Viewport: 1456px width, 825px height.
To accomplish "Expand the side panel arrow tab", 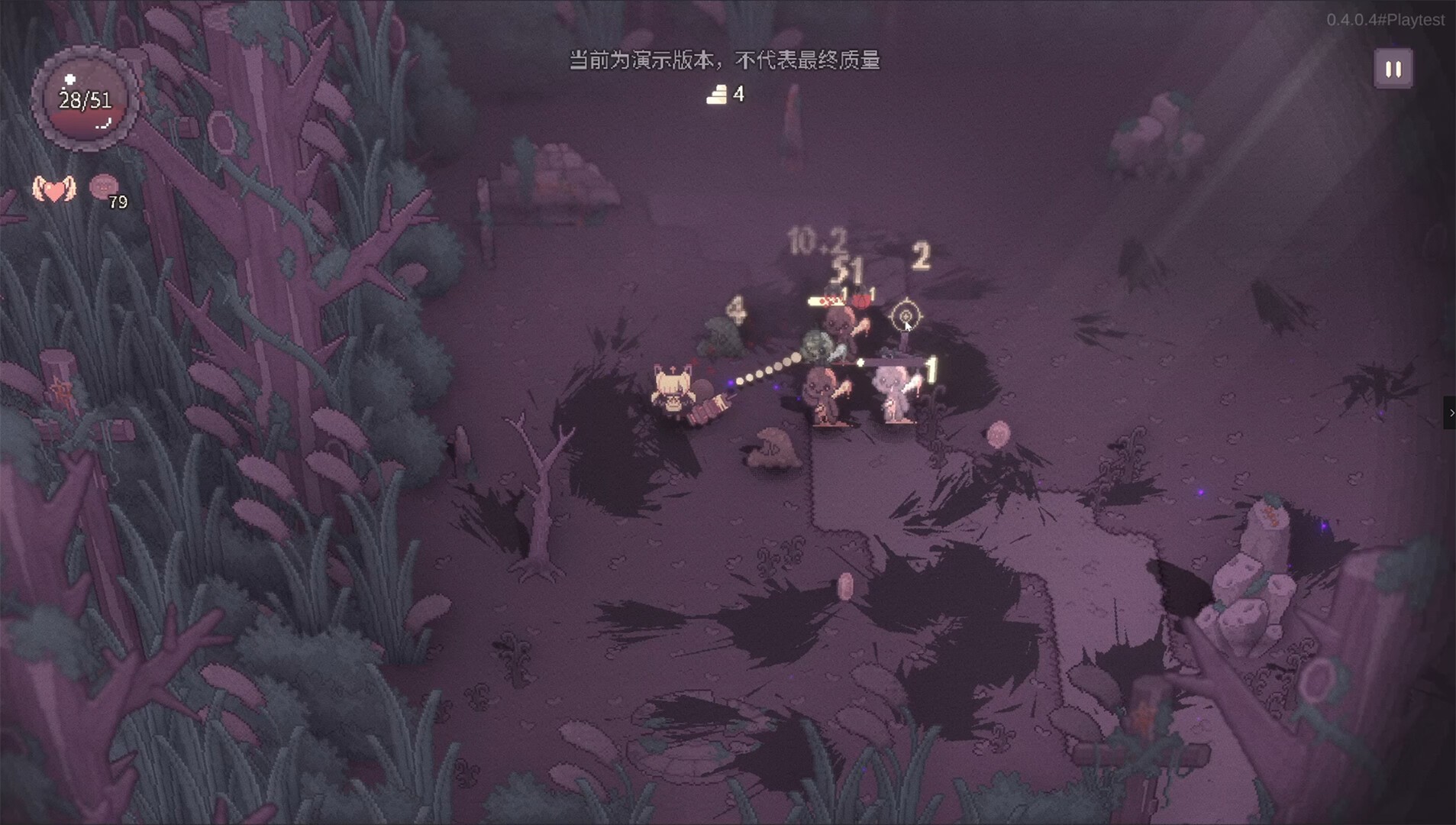I will pos(1450,412).
